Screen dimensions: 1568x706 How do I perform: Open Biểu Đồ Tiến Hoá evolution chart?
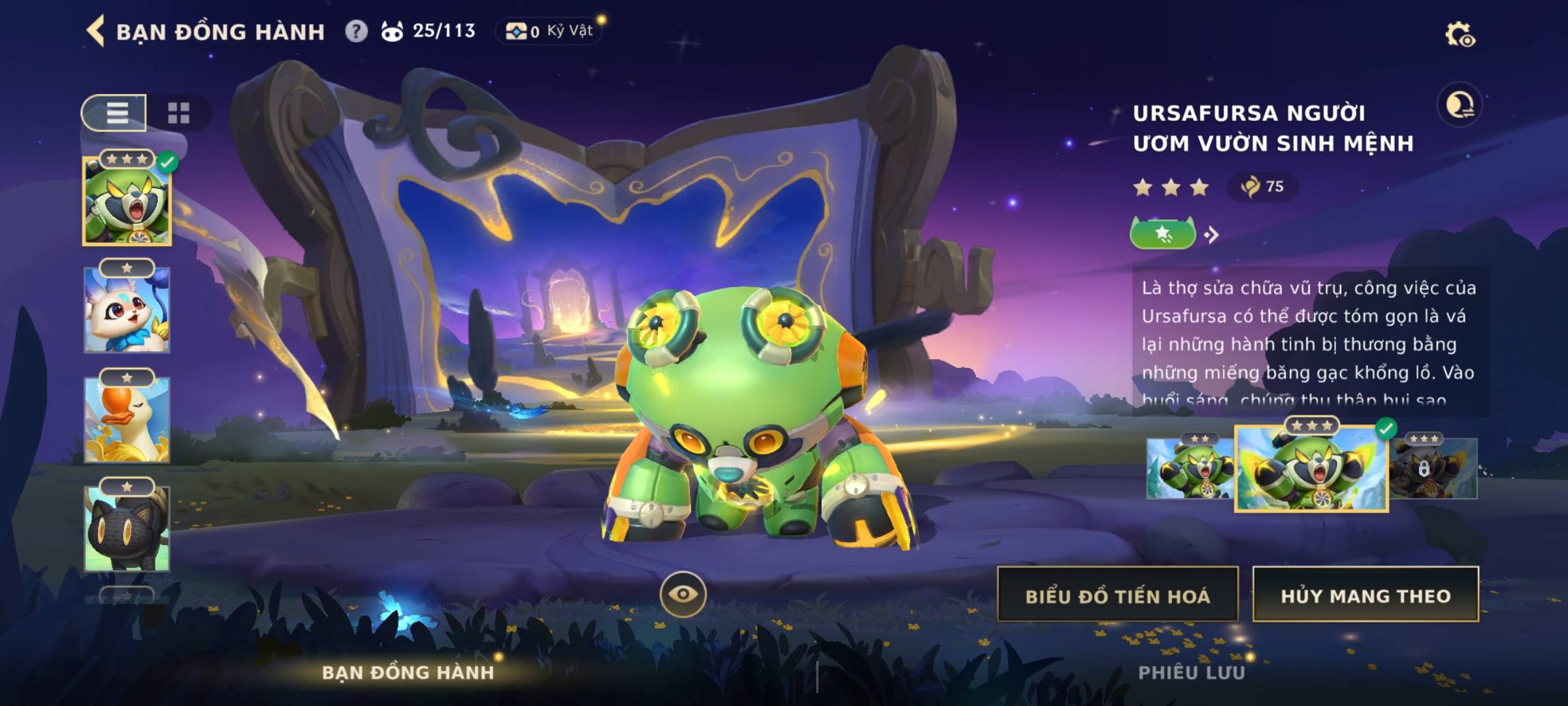pyautogui.click(x=1117, y=595)
